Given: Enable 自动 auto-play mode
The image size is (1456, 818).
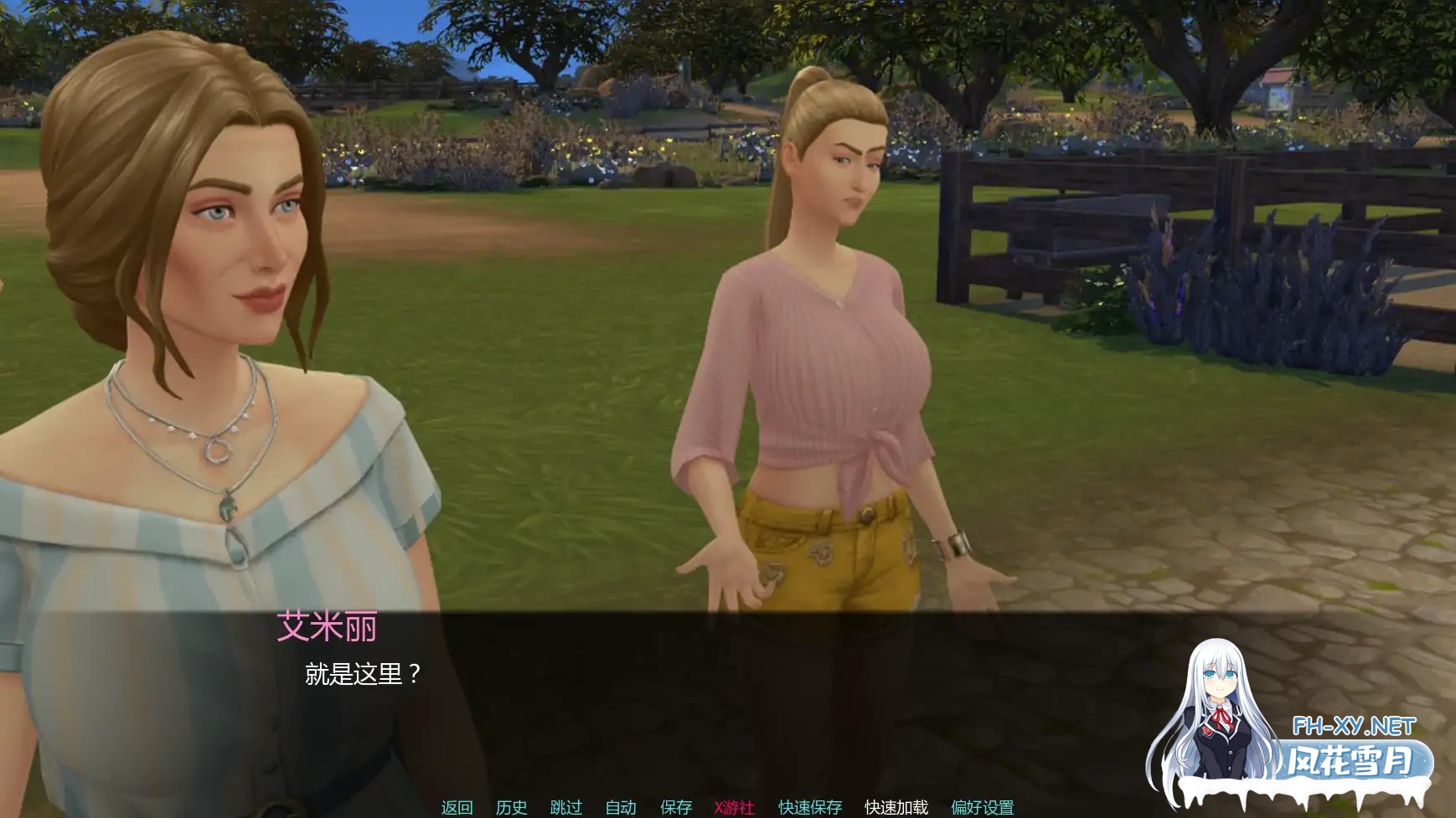Looking at the screenshot, I should pyautogui.click(x=618, y=807).
